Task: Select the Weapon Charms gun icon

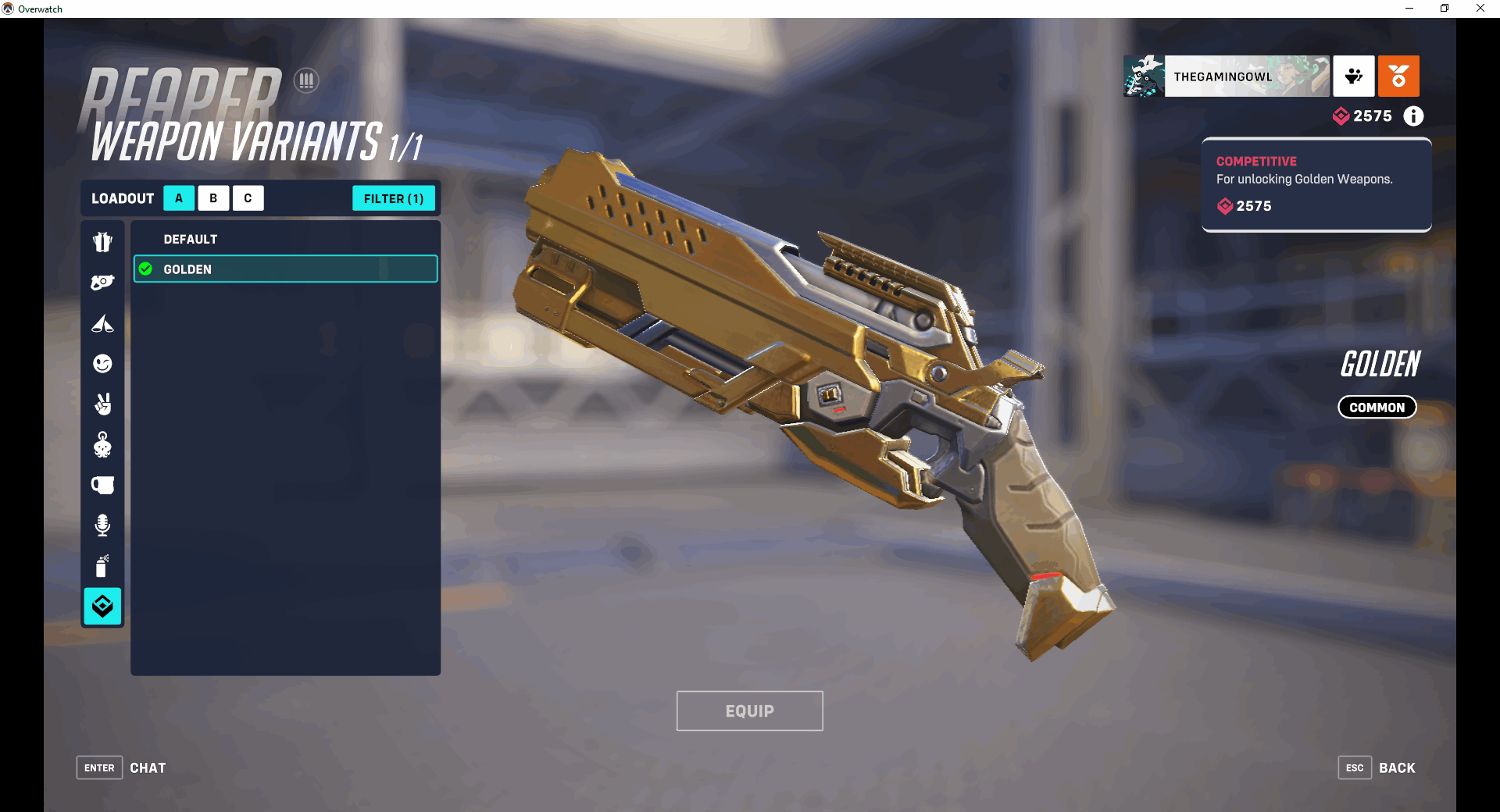Action: 102,282
